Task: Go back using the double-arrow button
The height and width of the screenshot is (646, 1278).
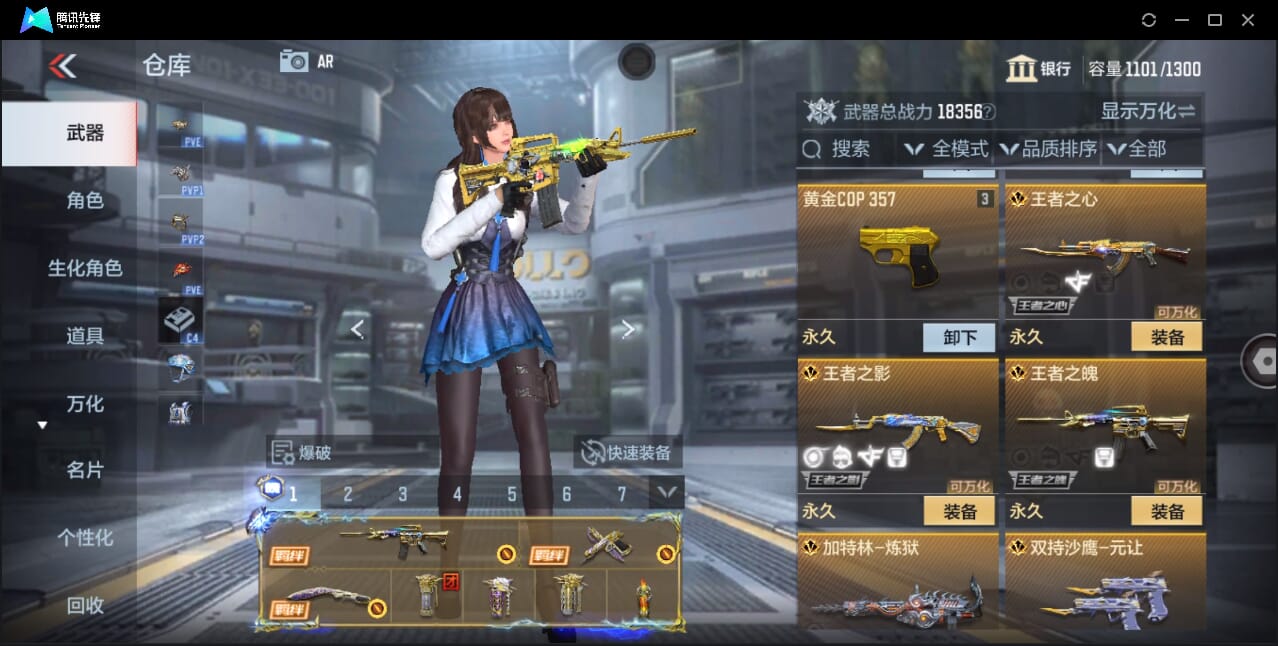Action: click(x=62, y=66)
